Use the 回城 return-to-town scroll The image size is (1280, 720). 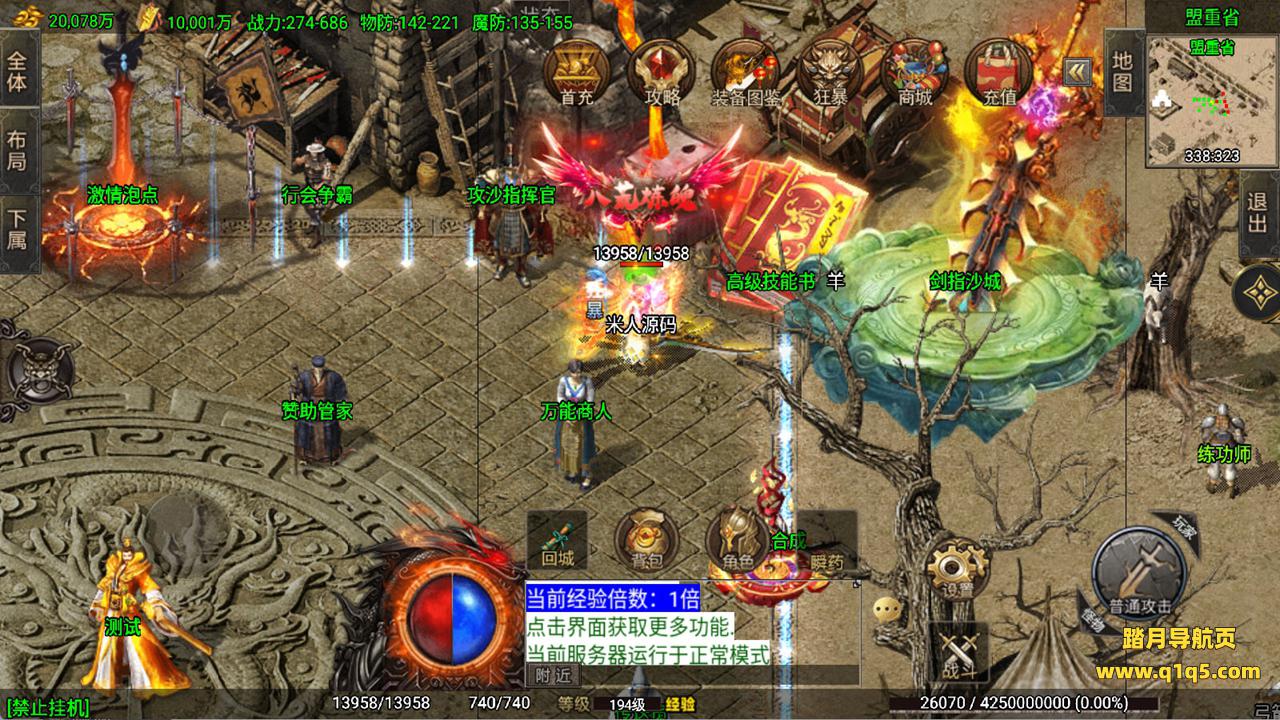pos(557,540)
